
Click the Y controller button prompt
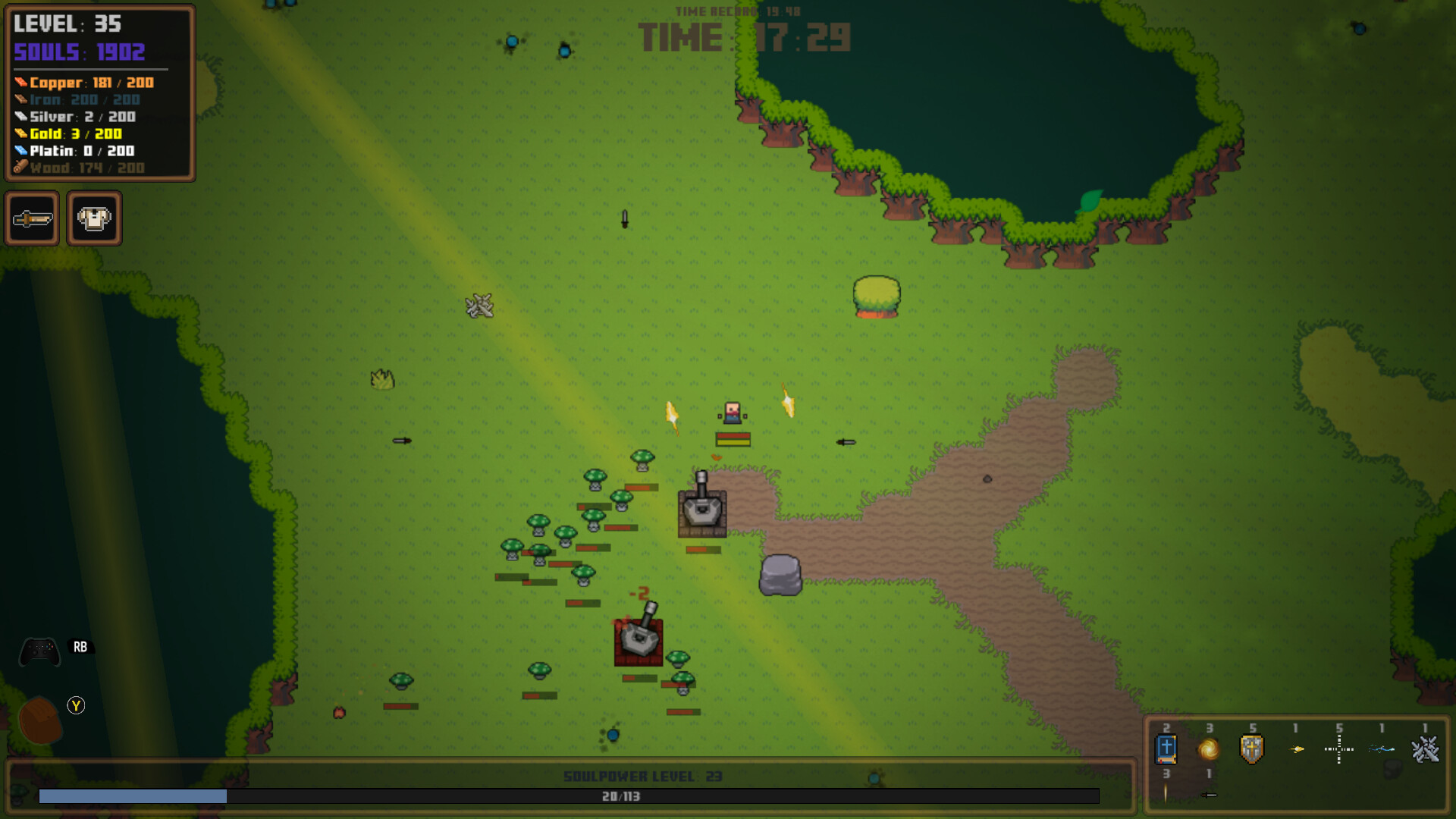(76, 705)
